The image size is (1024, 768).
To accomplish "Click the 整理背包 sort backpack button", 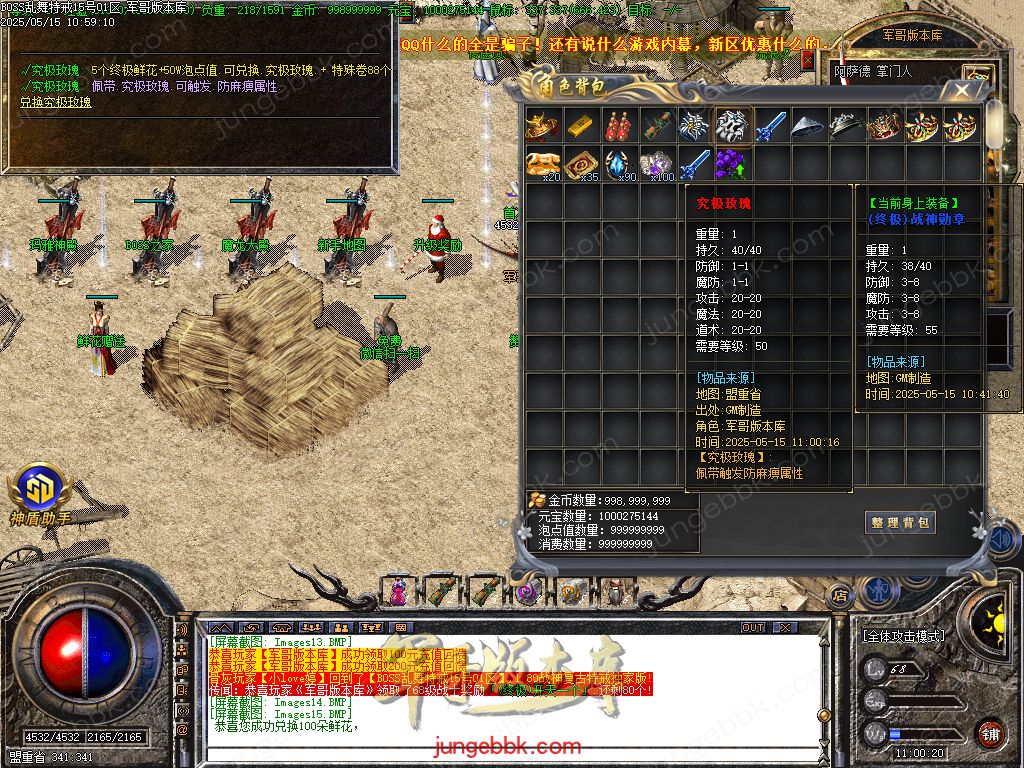I will point(900,522).
